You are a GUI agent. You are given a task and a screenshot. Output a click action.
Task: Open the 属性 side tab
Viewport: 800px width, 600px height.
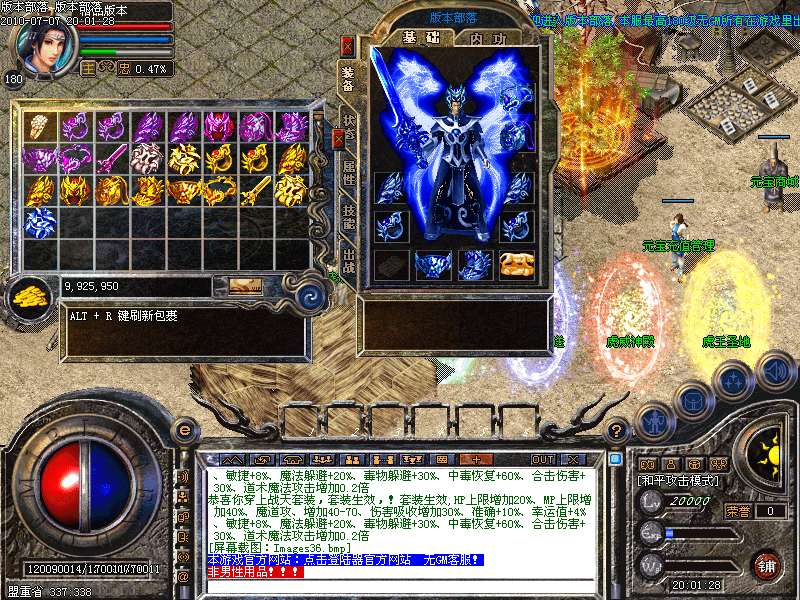point(348,168)
